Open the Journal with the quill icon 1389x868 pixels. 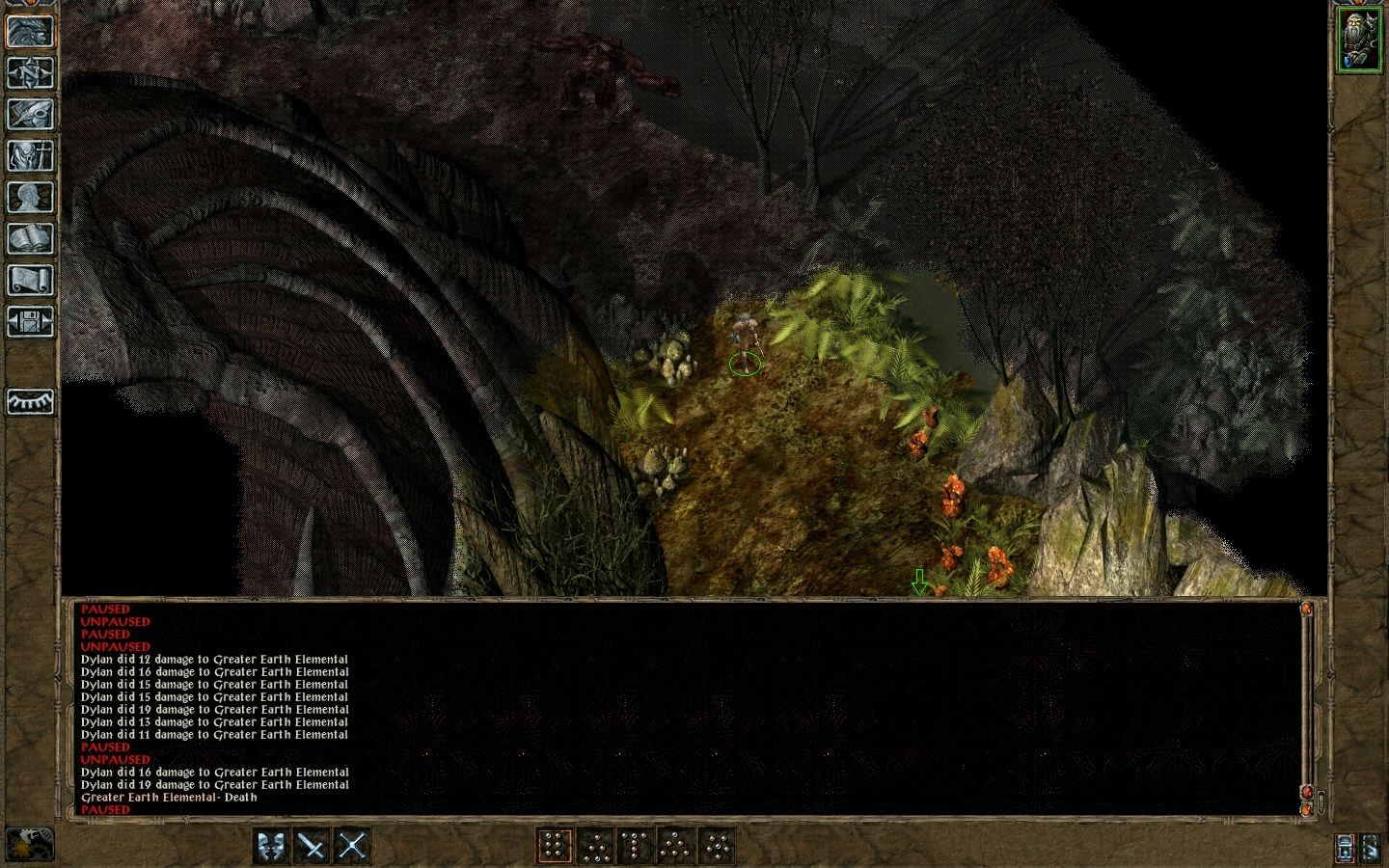(x=30, y=115)
